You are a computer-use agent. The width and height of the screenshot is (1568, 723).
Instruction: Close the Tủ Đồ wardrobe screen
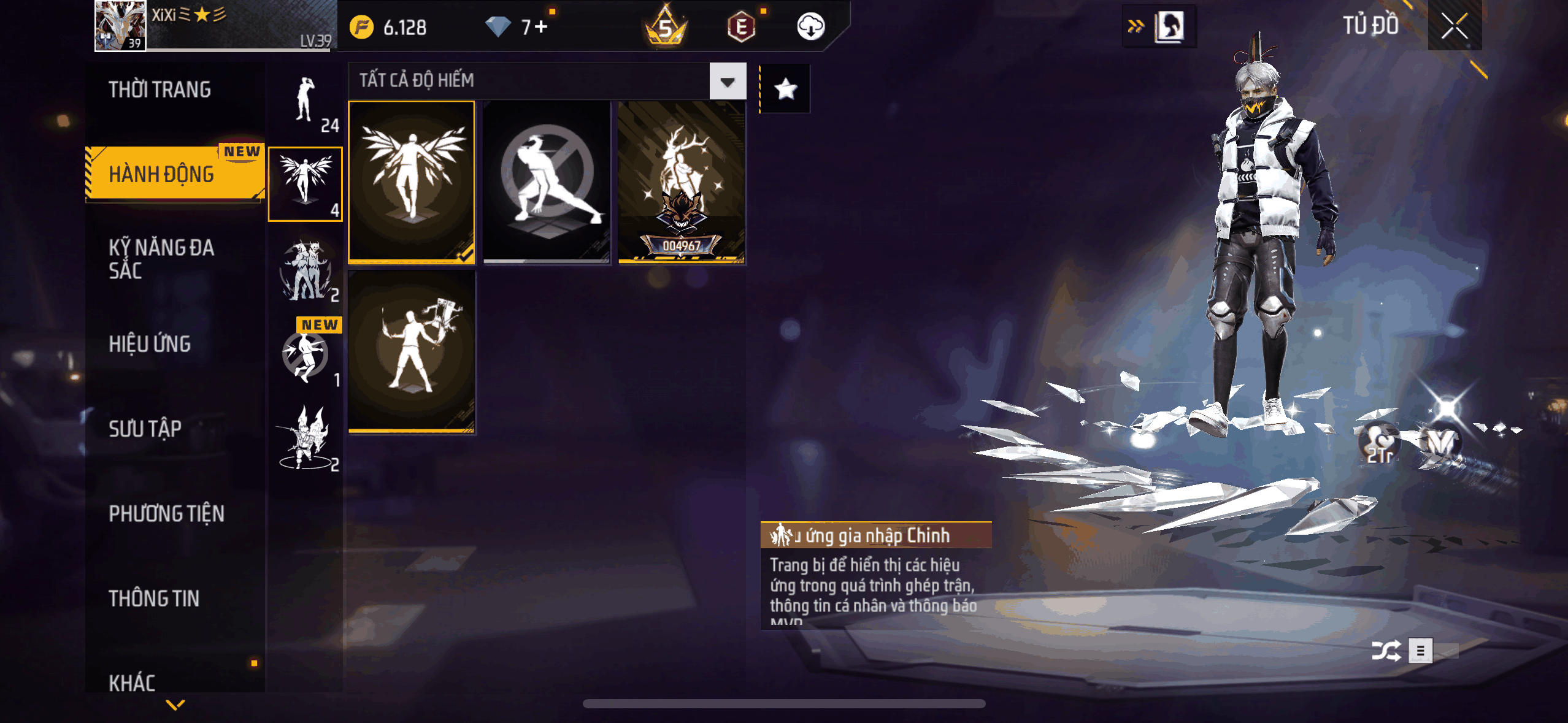pos(1454,26)
